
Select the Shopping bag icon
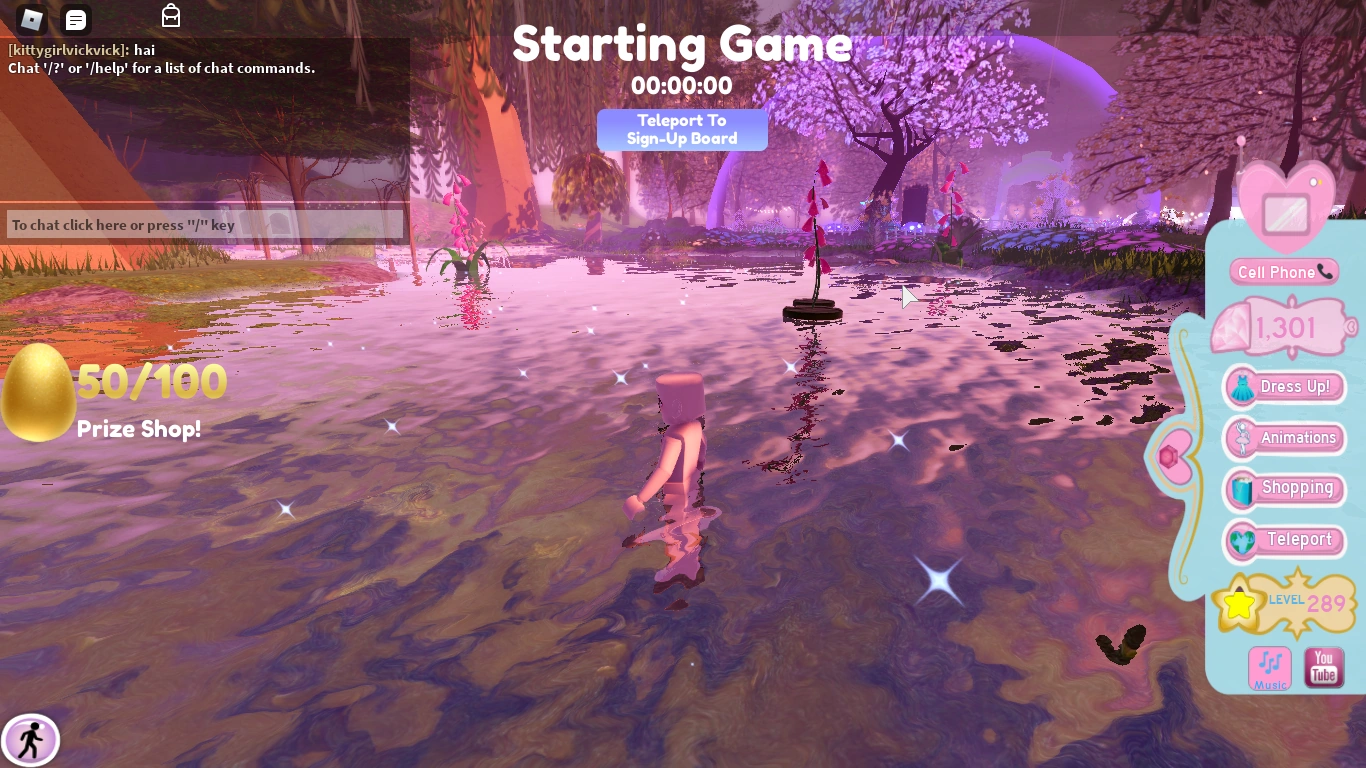coord(1244,489)
